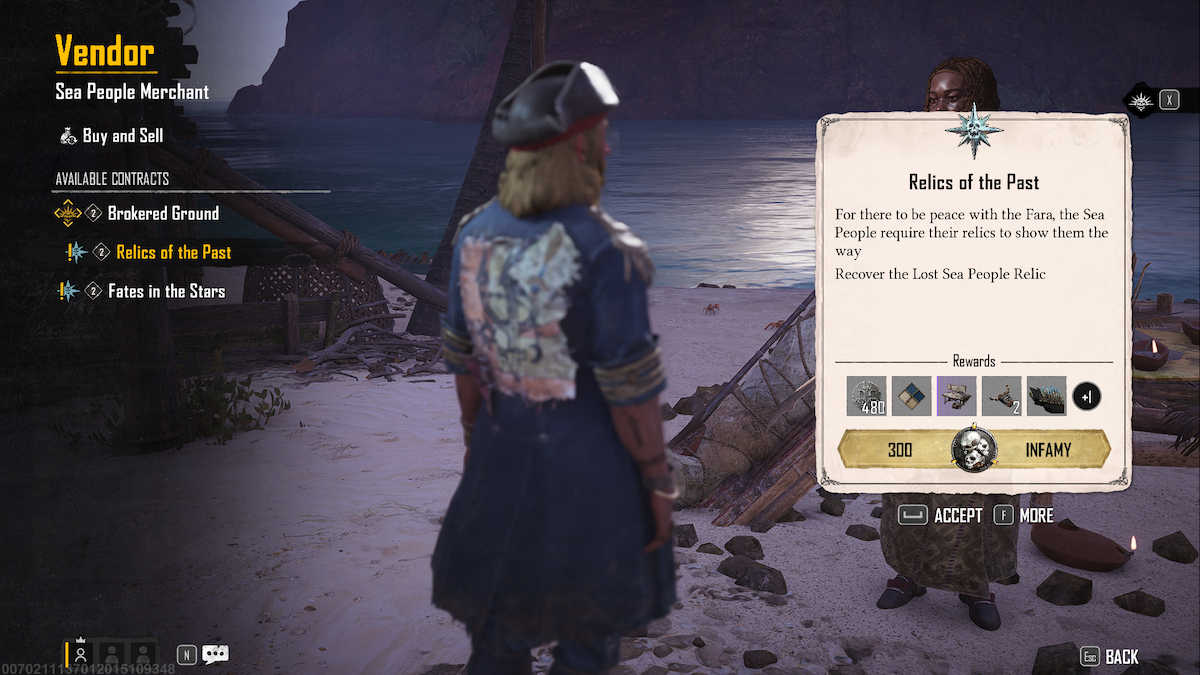Open the chat speech bubble icon

coord(215,655)
